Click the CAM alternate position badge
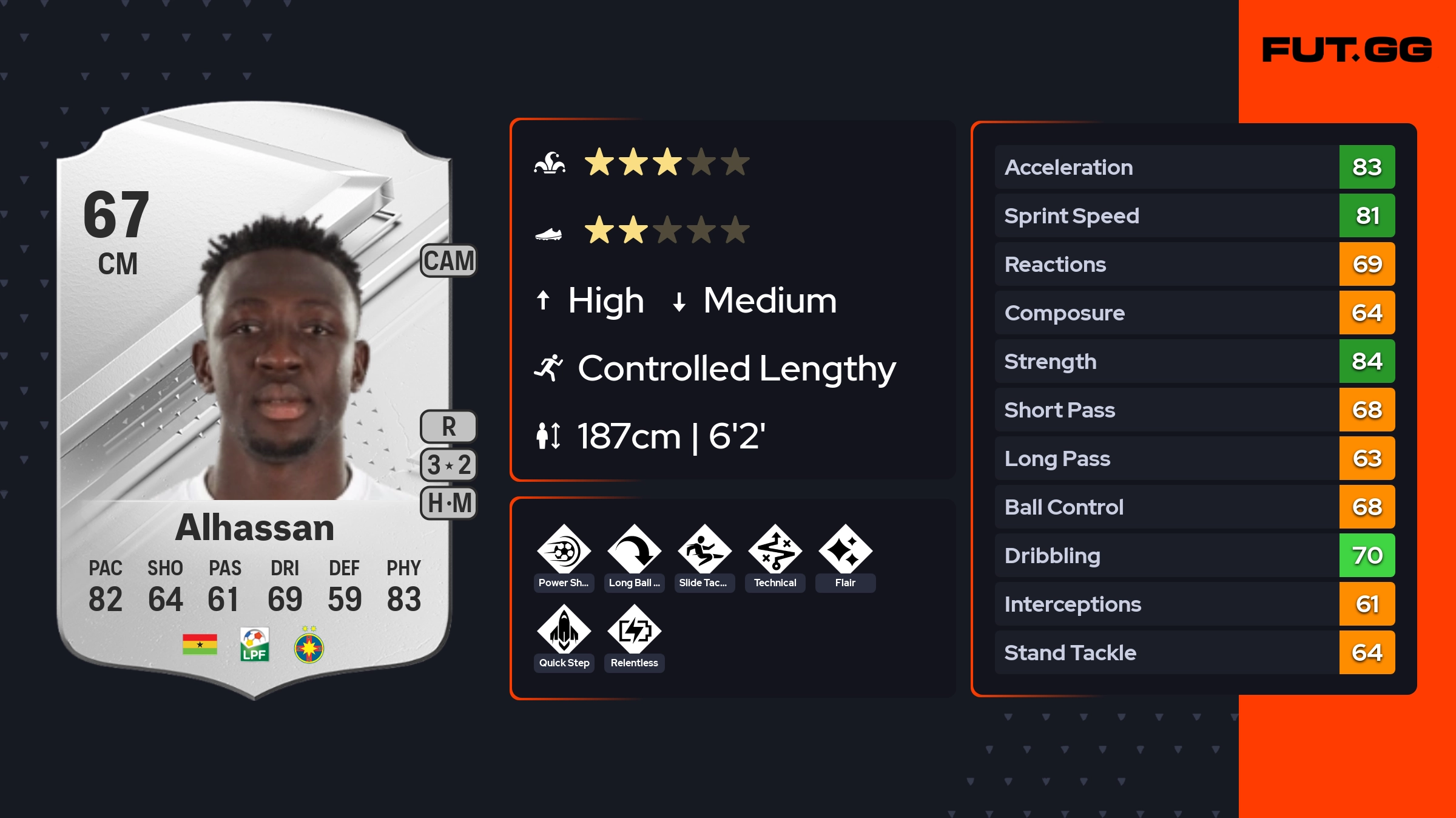This screenshot has width=1456, height=818. click(x=449, y=261)
